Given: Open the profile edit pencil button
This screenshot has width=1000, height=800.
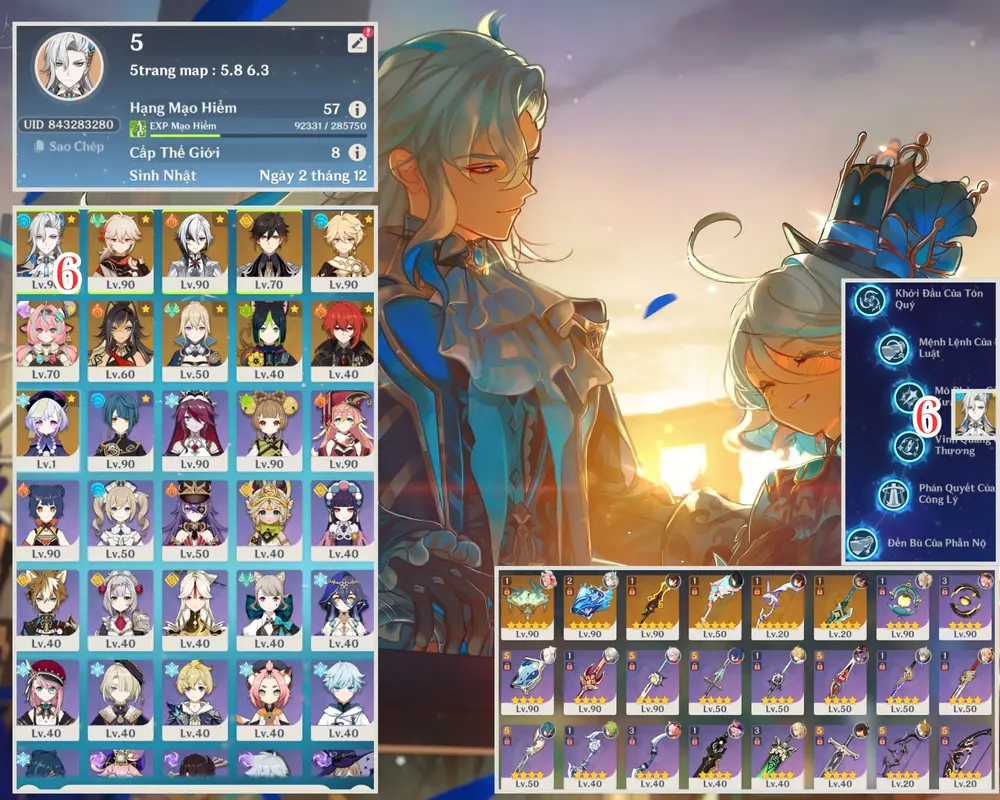Looking at the screenshot, I should coord(357,42).
